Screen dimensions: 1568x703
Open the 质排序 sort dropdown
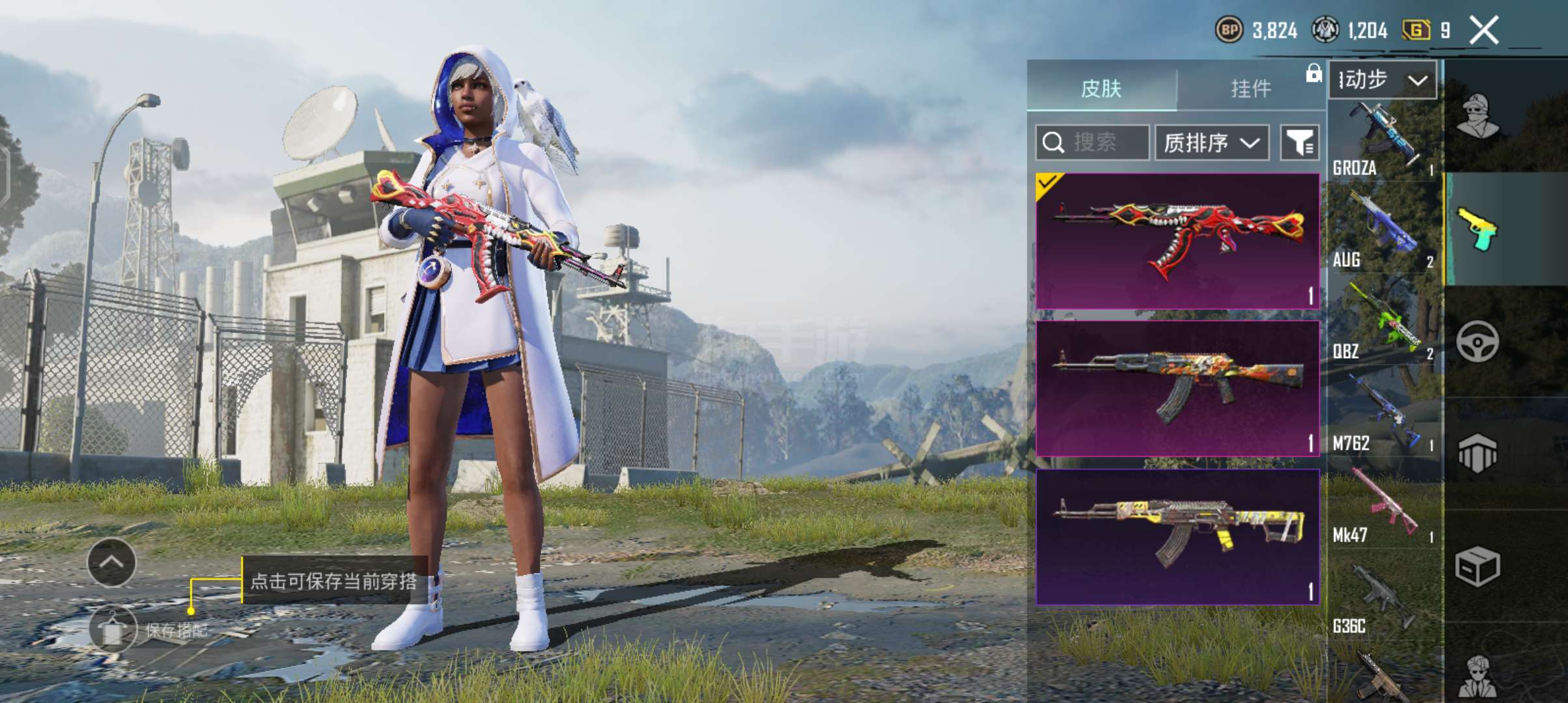coord(1211,142)
